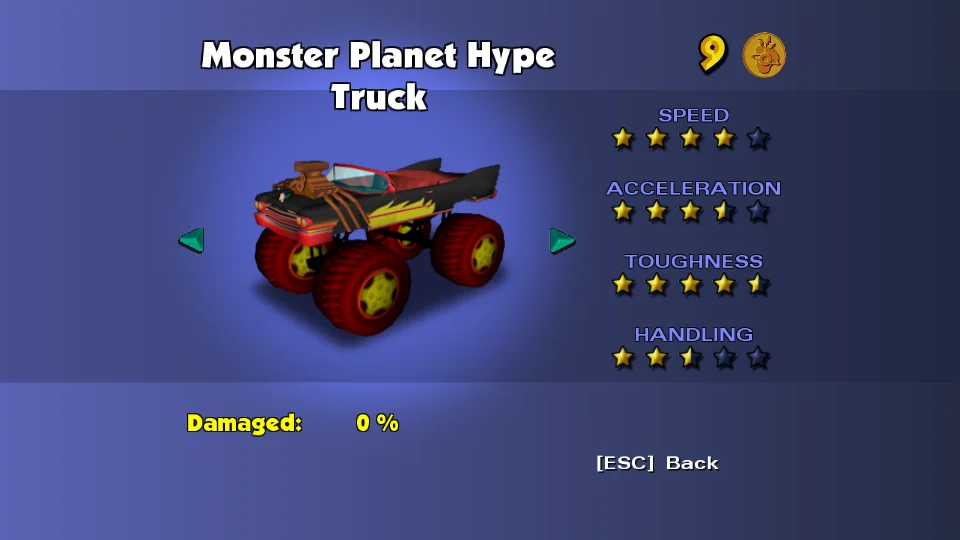Screen dimensions: 960x540
Task: Show the previous vehicle with the left arrow
Action: (x=191, y=240)
